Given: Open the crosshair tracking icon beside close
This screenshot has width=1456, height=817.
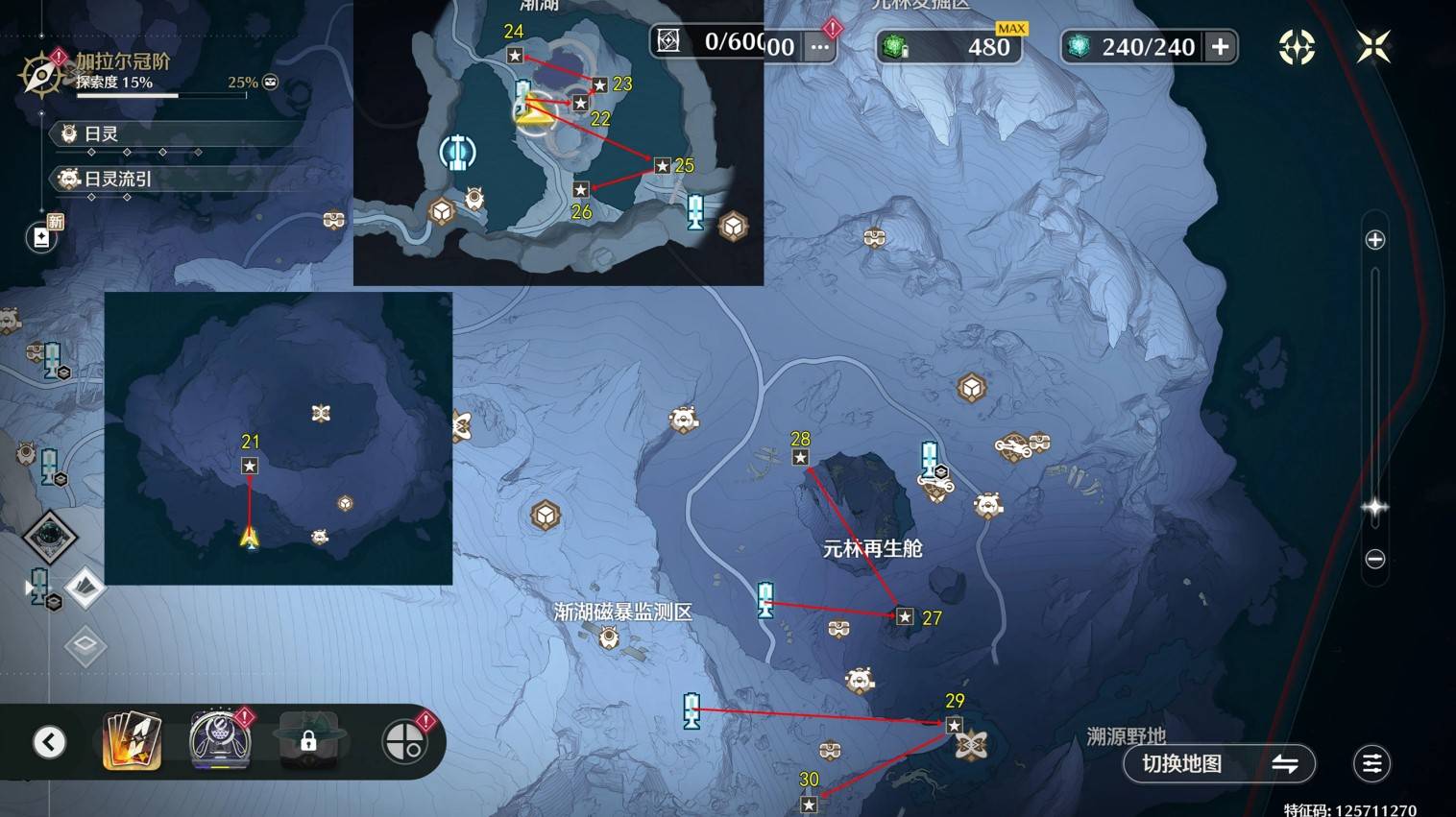Looking at the screenshot, I should (1297, 46).
